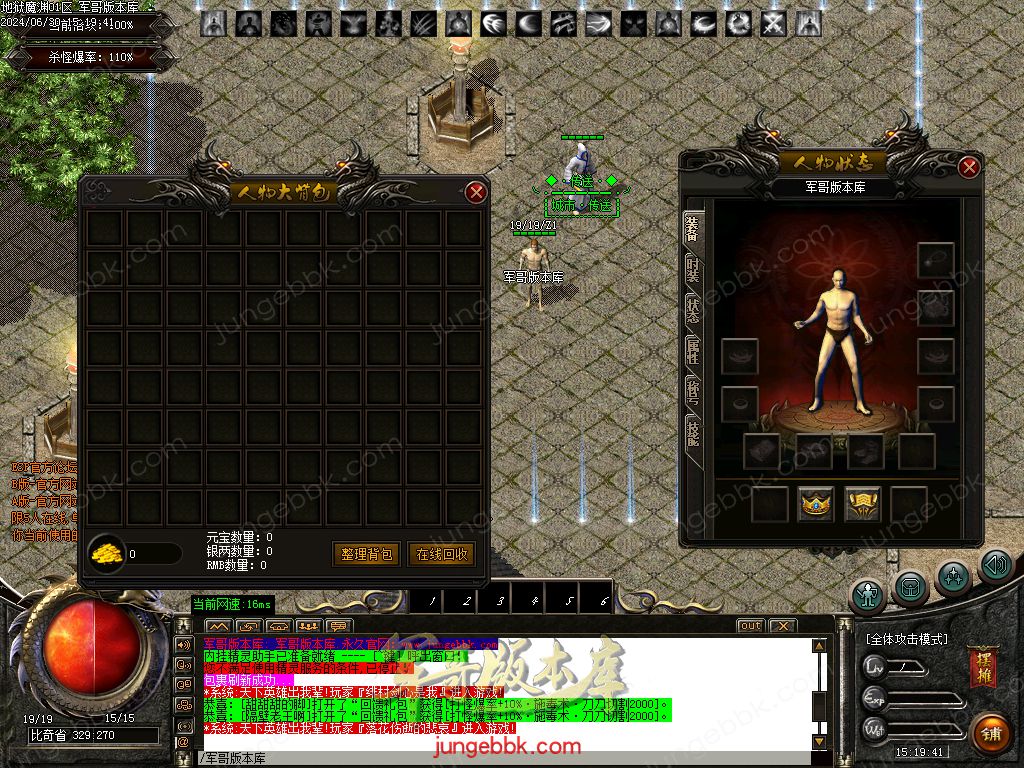This screenshot has height=768, width=1024.
Task: Open the sparkle skills round button
Action: click(x=953, y=577)
